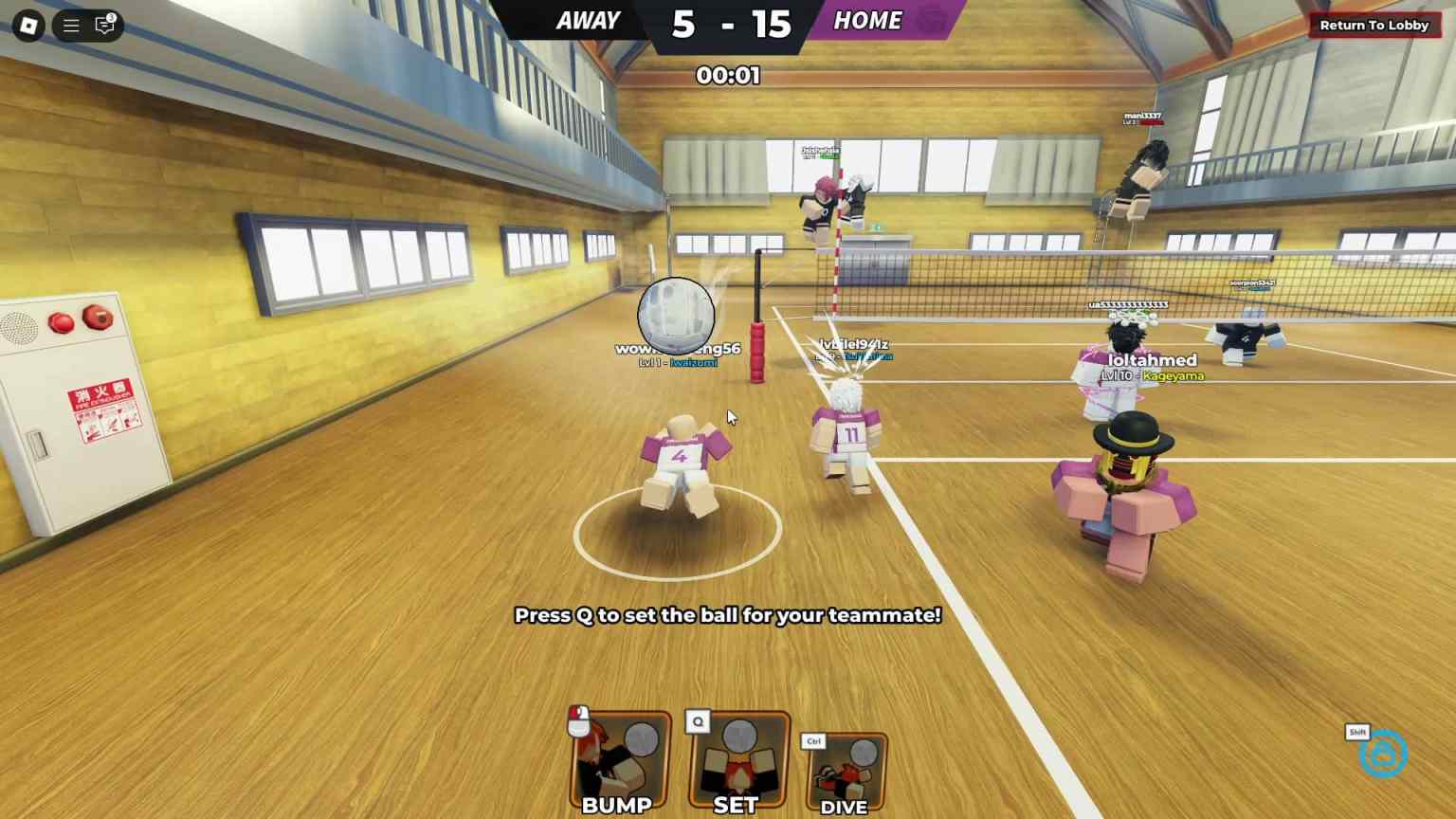Click the Shift sprint ability icon
Screen dimensions: 1456x819
click(1383, 754)
